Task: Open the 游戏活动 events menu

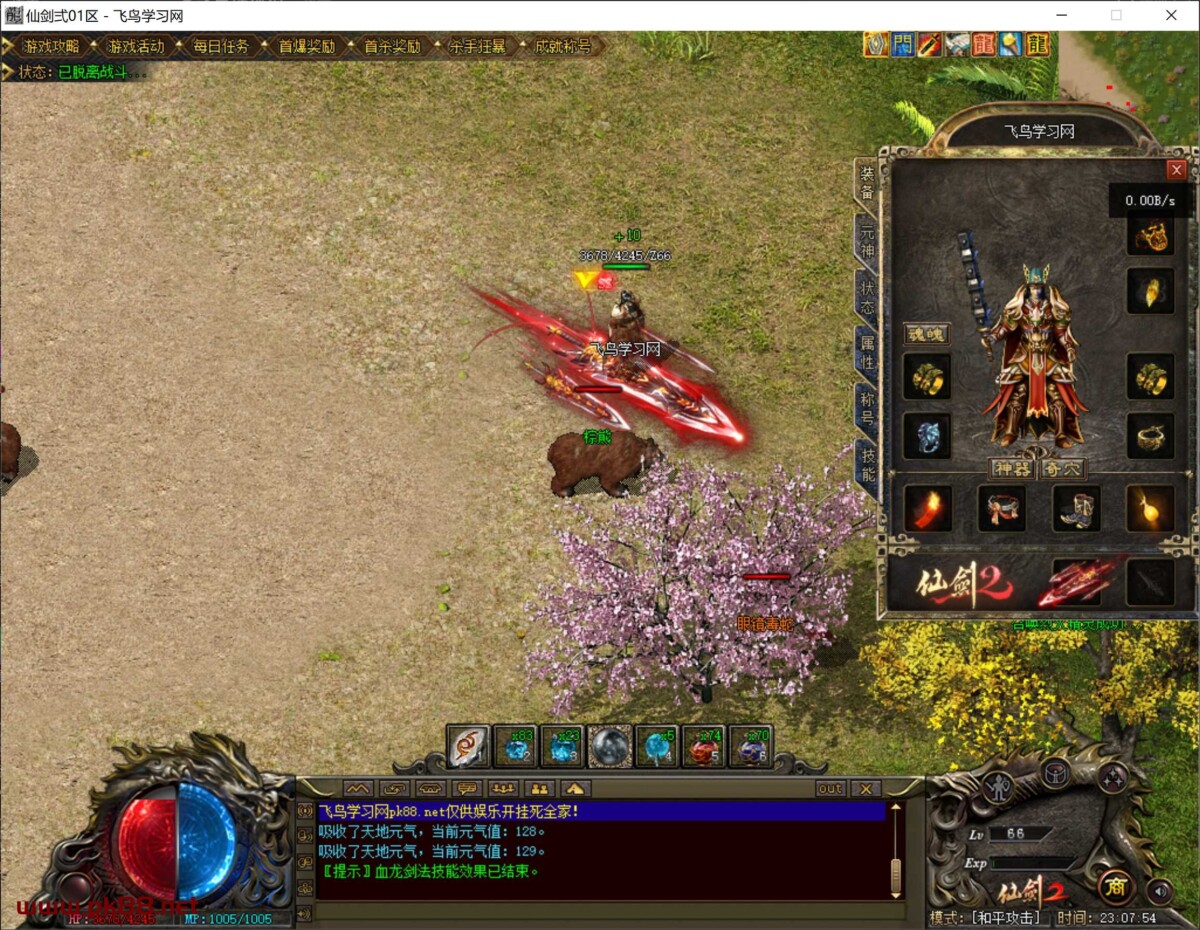Action: (135, 46)
